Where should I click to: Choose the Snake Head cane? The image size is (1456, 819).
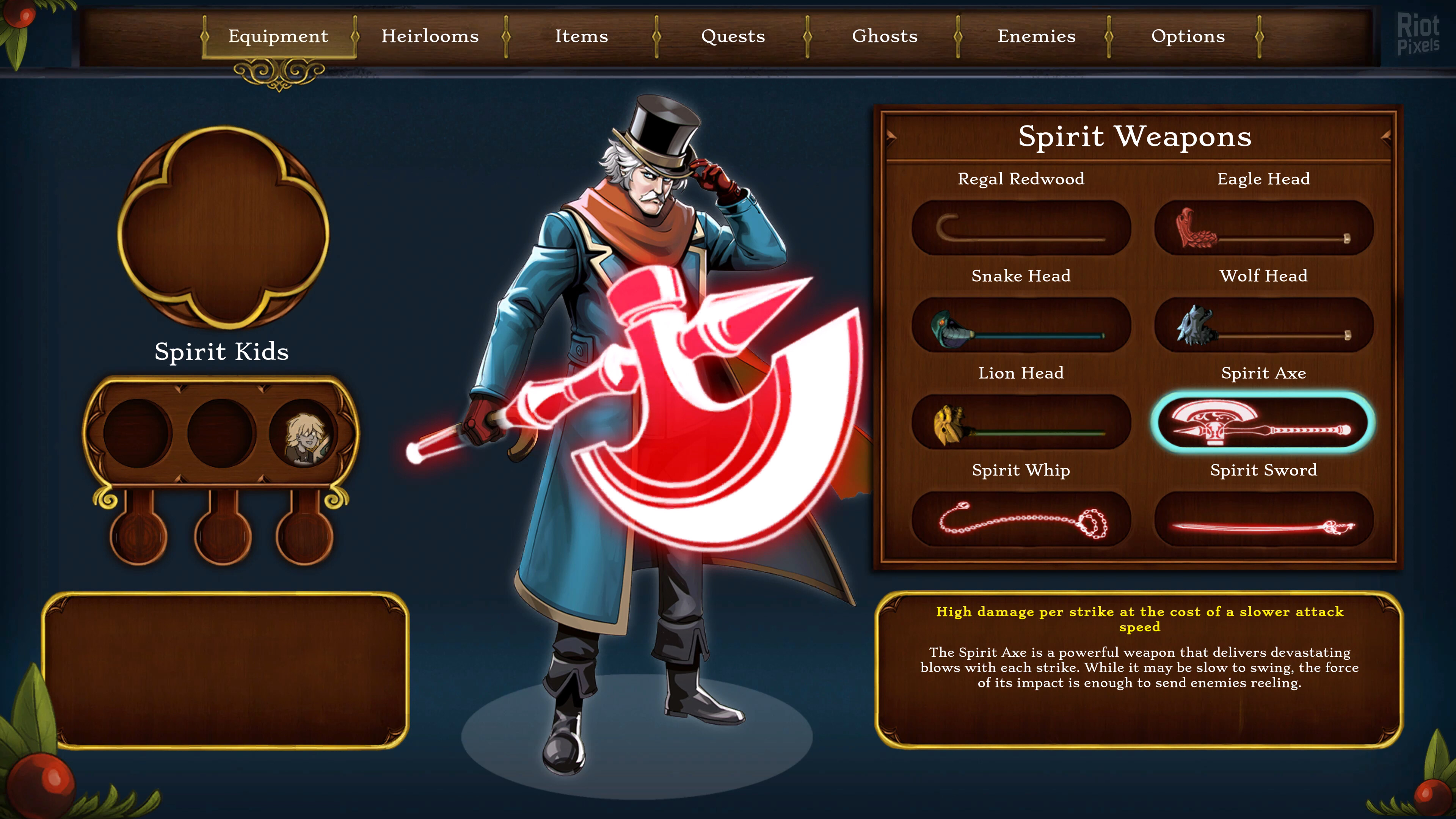(x=1021, y=325)
